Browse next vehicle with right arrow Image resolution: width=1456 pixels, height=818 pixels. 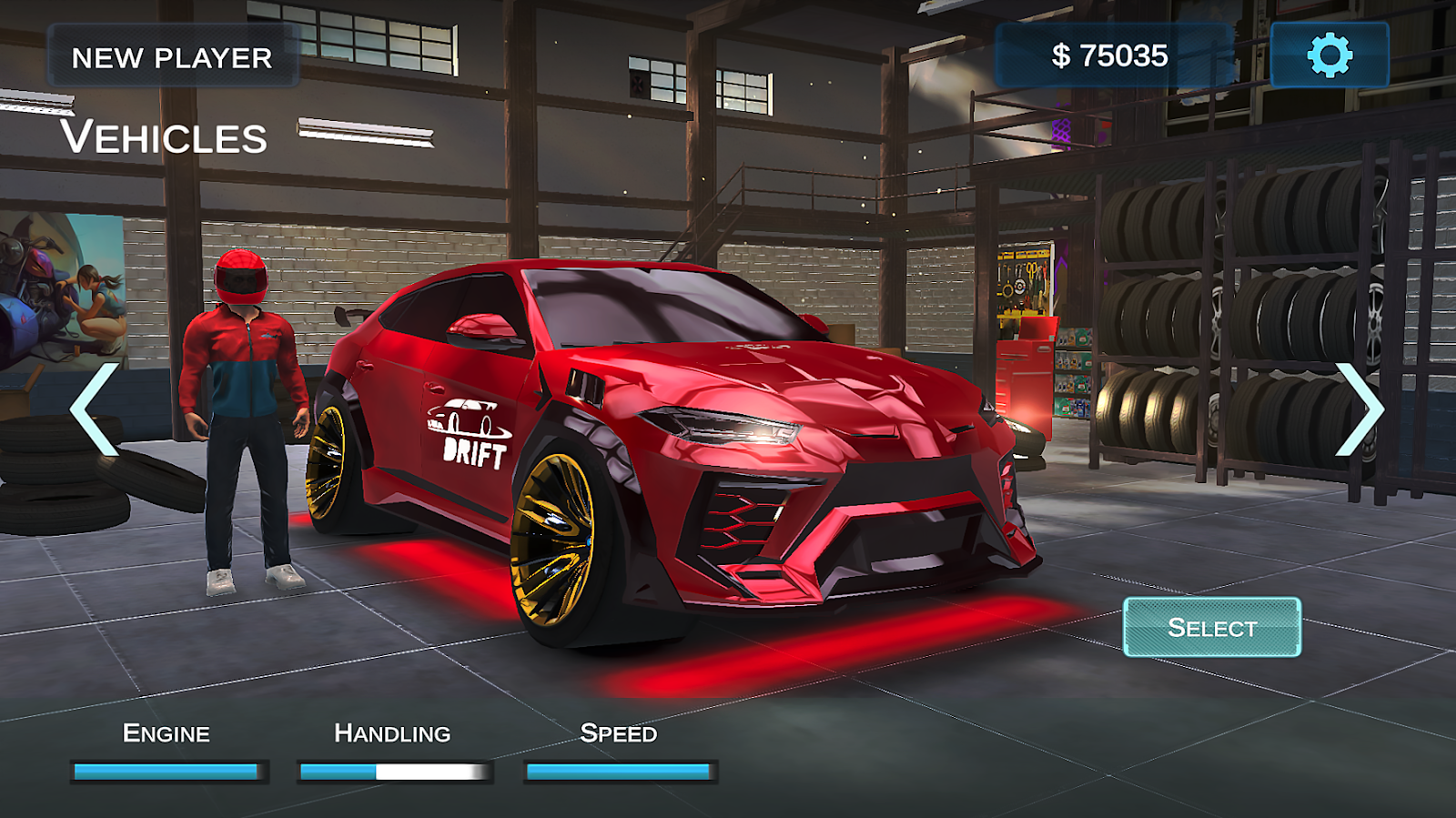(1360, 409)
